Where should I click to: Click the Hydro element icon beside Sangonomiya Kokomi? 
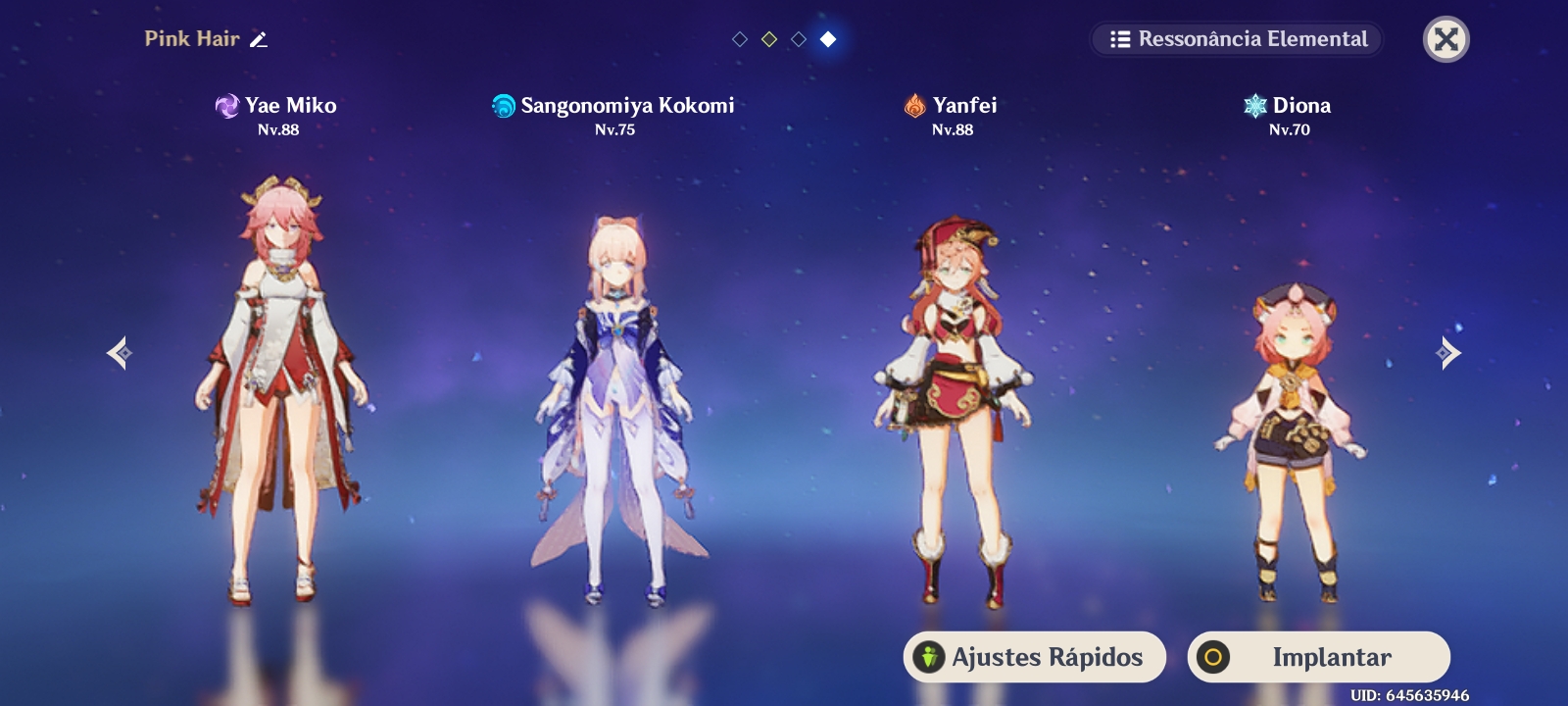pyautogui.click(x=504, y=107)
